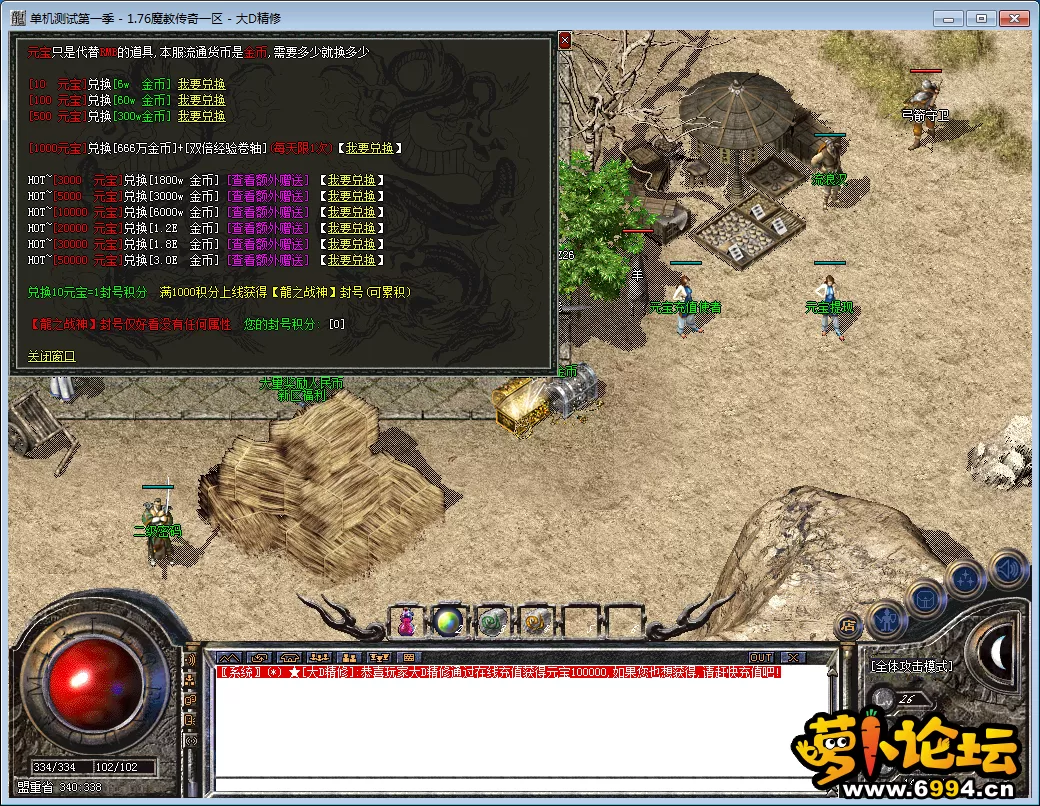View extra gifts for the 3000 元宝 tier
Image resolution: width=1040 pixels, height=806 pixels.
click(x=267, y=180)
